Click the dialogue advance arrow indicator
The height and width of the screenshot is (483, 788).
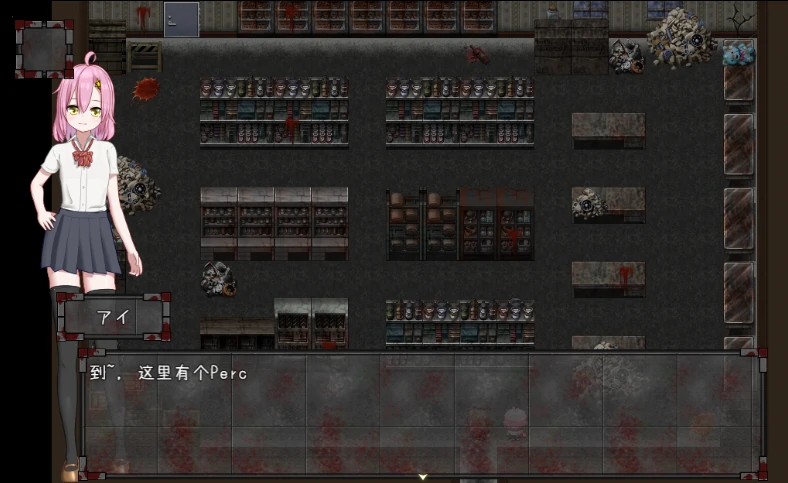pyautogui.click(x=423, y=477)
